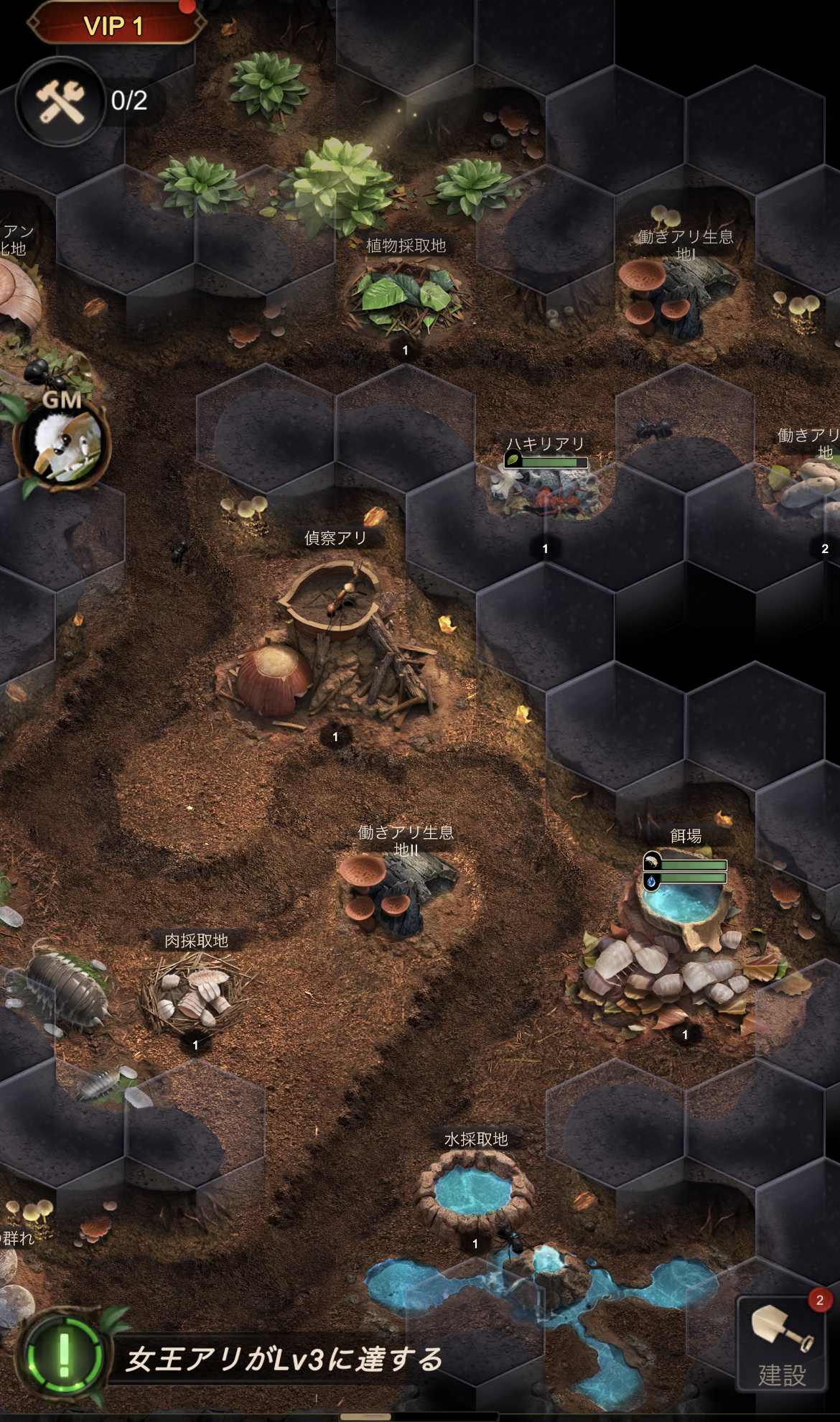The image size is (840, 1422).
Task: Open the green exclamation quest icon
Action: [64, 1354]
